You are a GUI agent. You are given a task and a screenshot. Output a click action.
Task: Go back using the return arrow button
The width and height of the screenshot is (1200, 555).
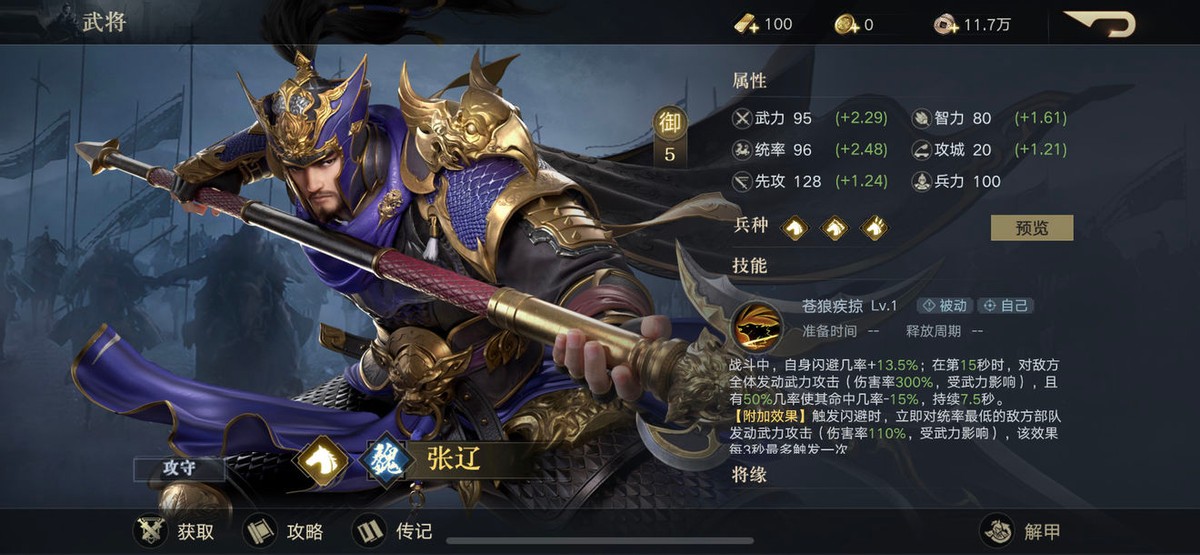point(1099,23)
